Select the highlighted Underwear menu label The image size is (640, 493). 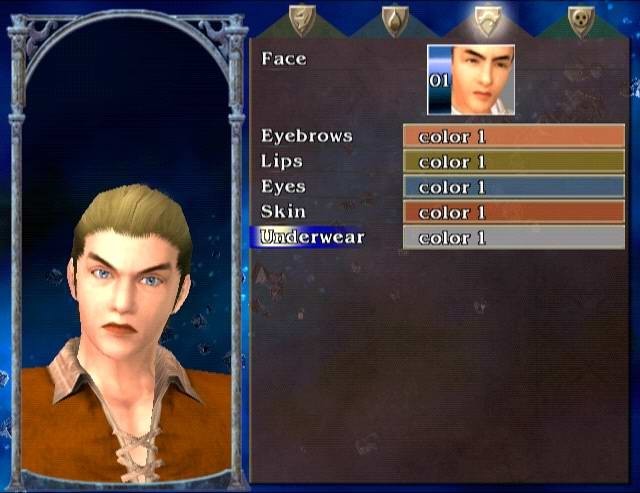[x=311, y=238]
